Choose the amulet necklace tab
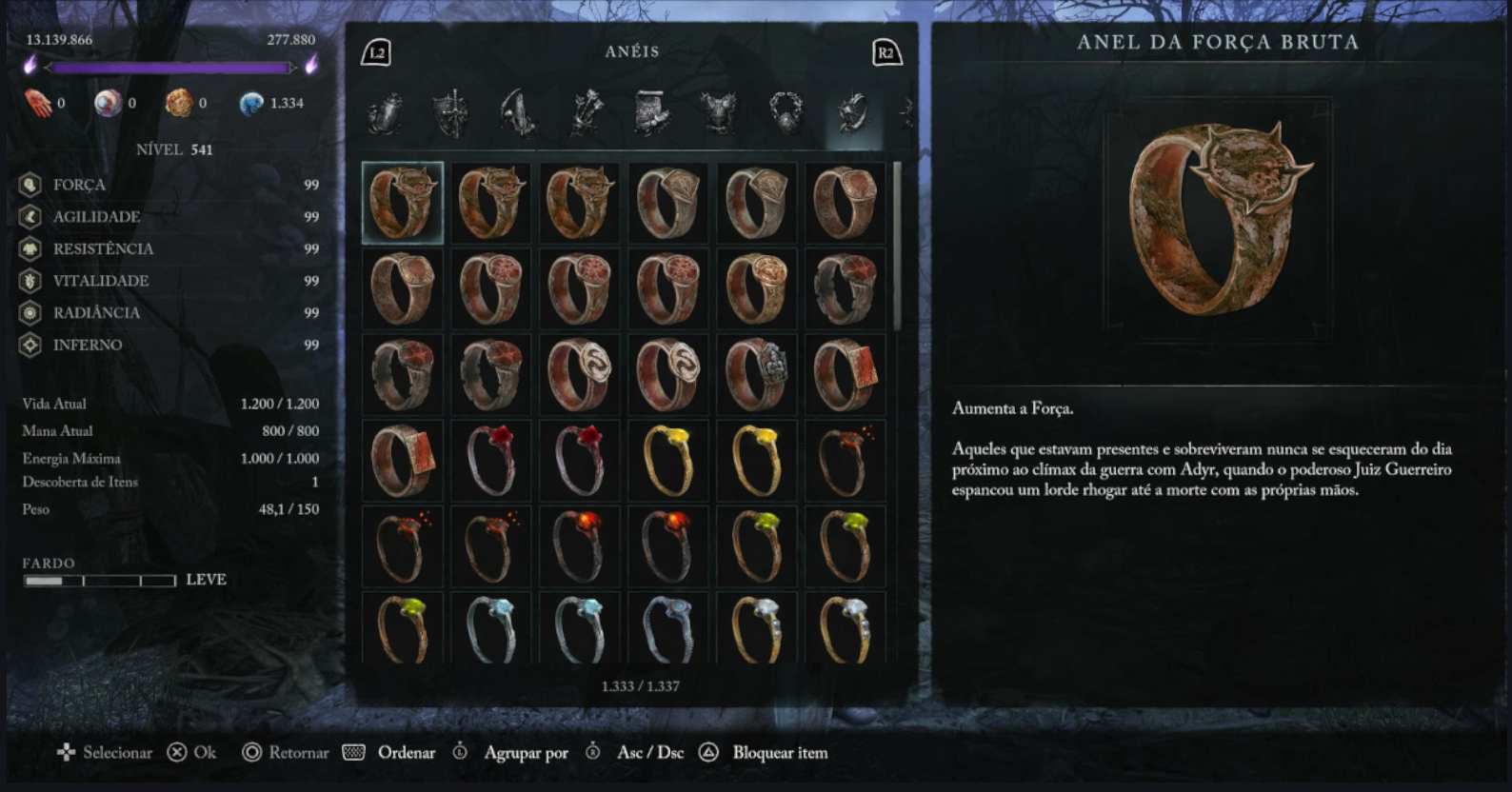This screenshot has height=792, width=1512. [x=786, y=113]
